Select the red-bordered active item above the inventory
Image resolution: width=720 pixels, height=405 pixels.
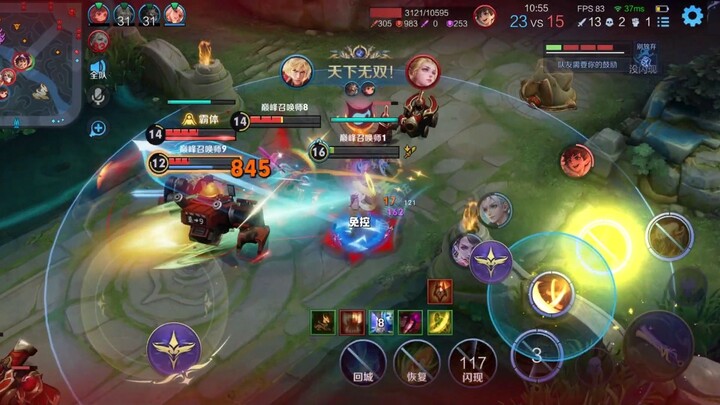click(x=438, y=292)
